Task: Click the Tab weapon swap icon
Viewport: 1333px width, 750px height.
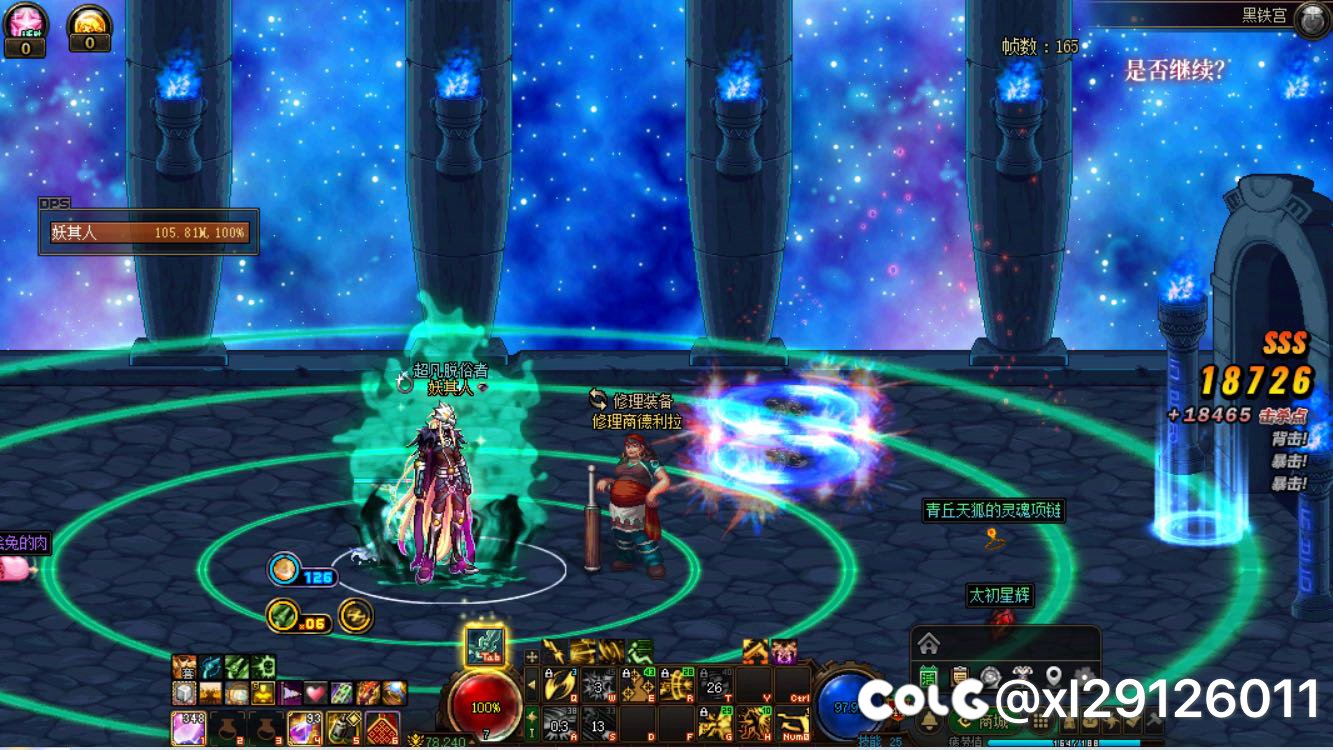Action: tap(486, 645)
